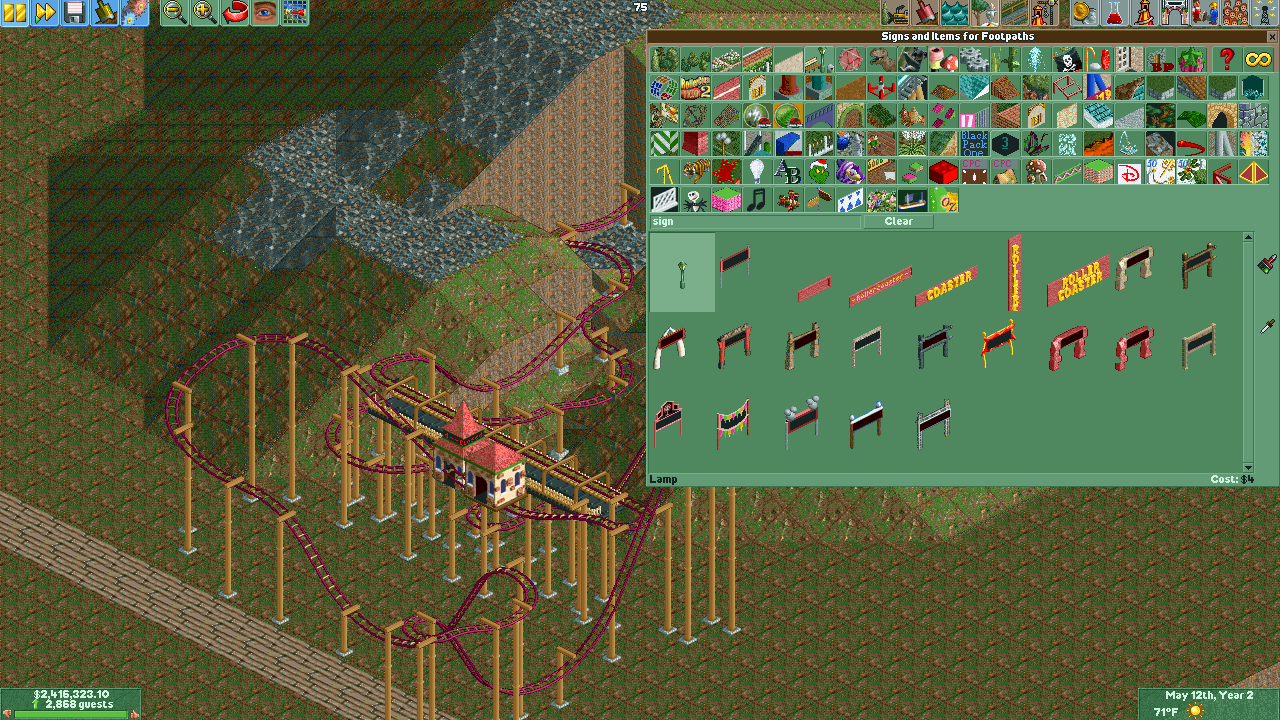This screenshot has height=720, width=1280.
Task: Rotate the view with the red arrow icon
Action: (234, 14)
